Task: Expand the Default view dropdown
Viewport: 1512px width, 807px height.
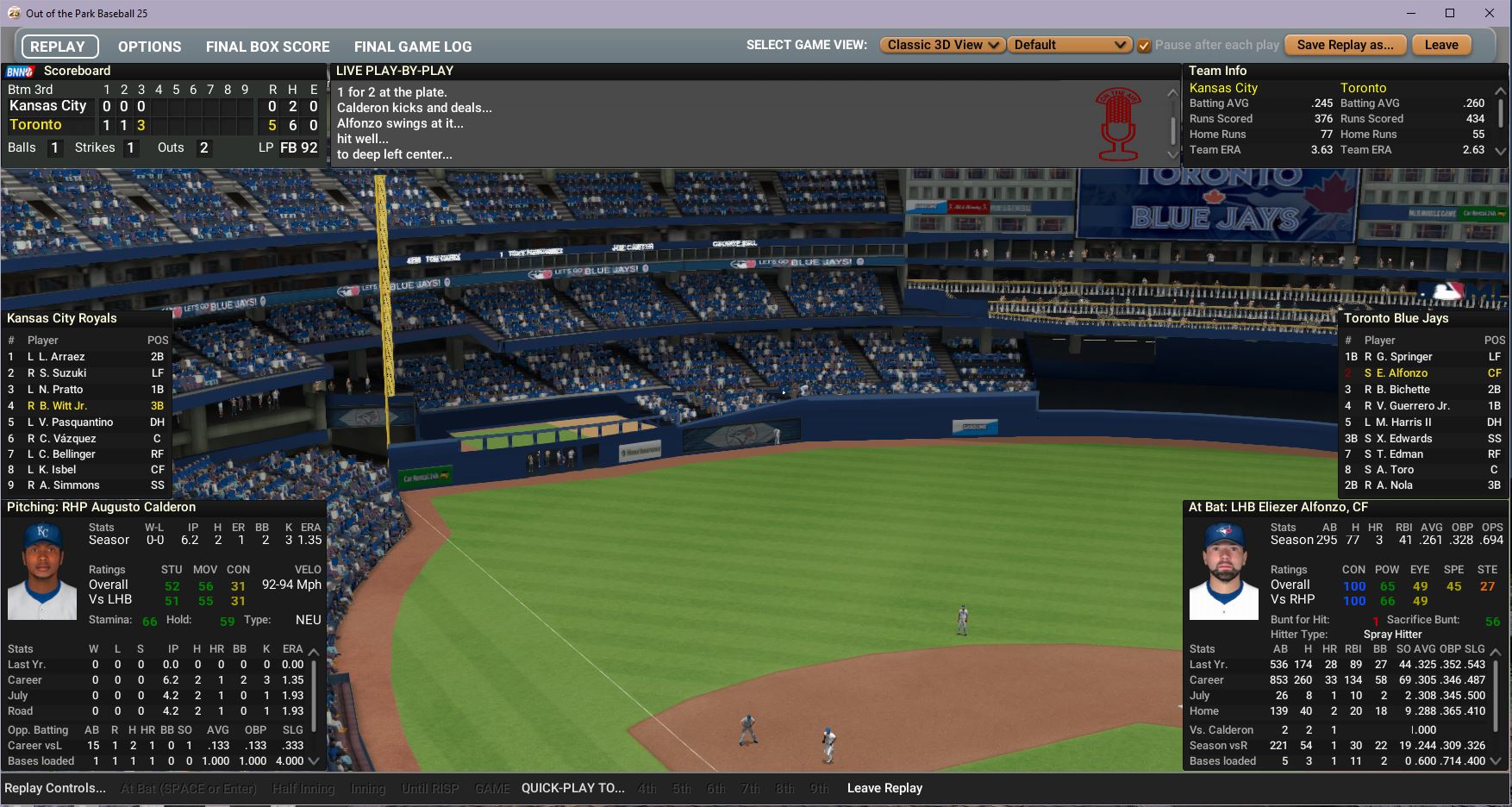Action: [x=1070, y=45]
